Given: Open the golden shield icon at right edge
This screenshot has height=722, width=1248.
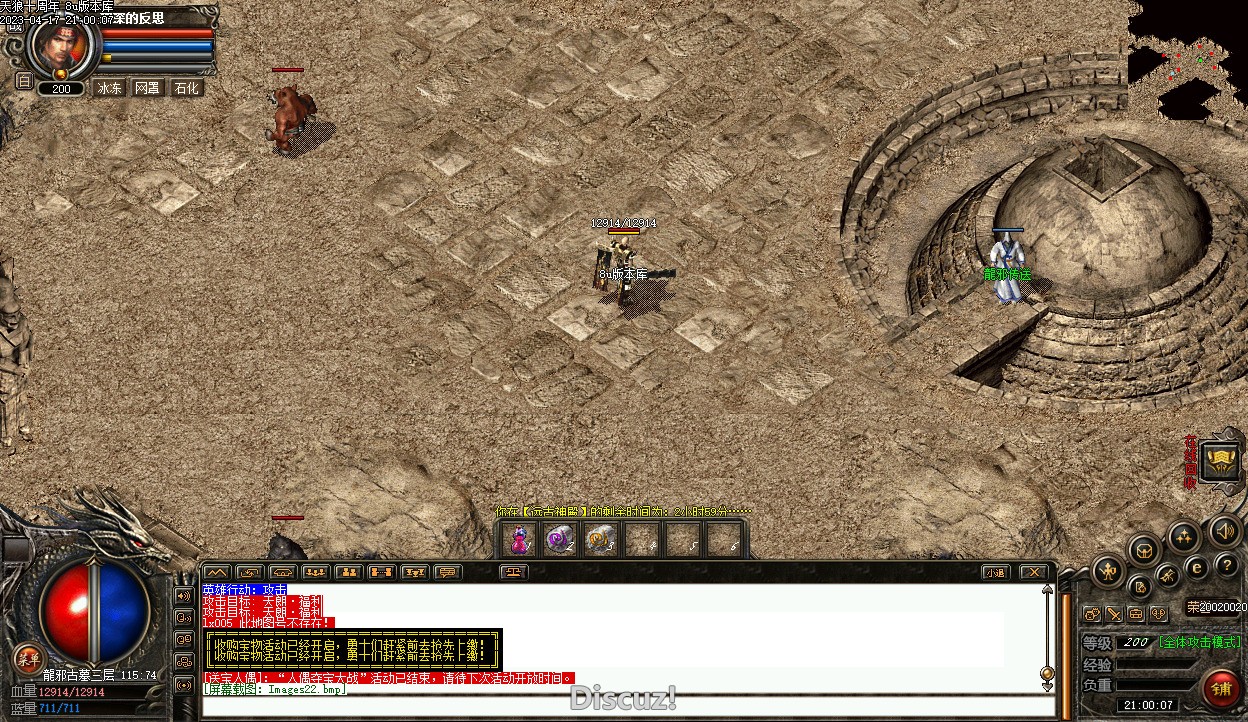Looking at the screenshot, I should click(1220, 461).
